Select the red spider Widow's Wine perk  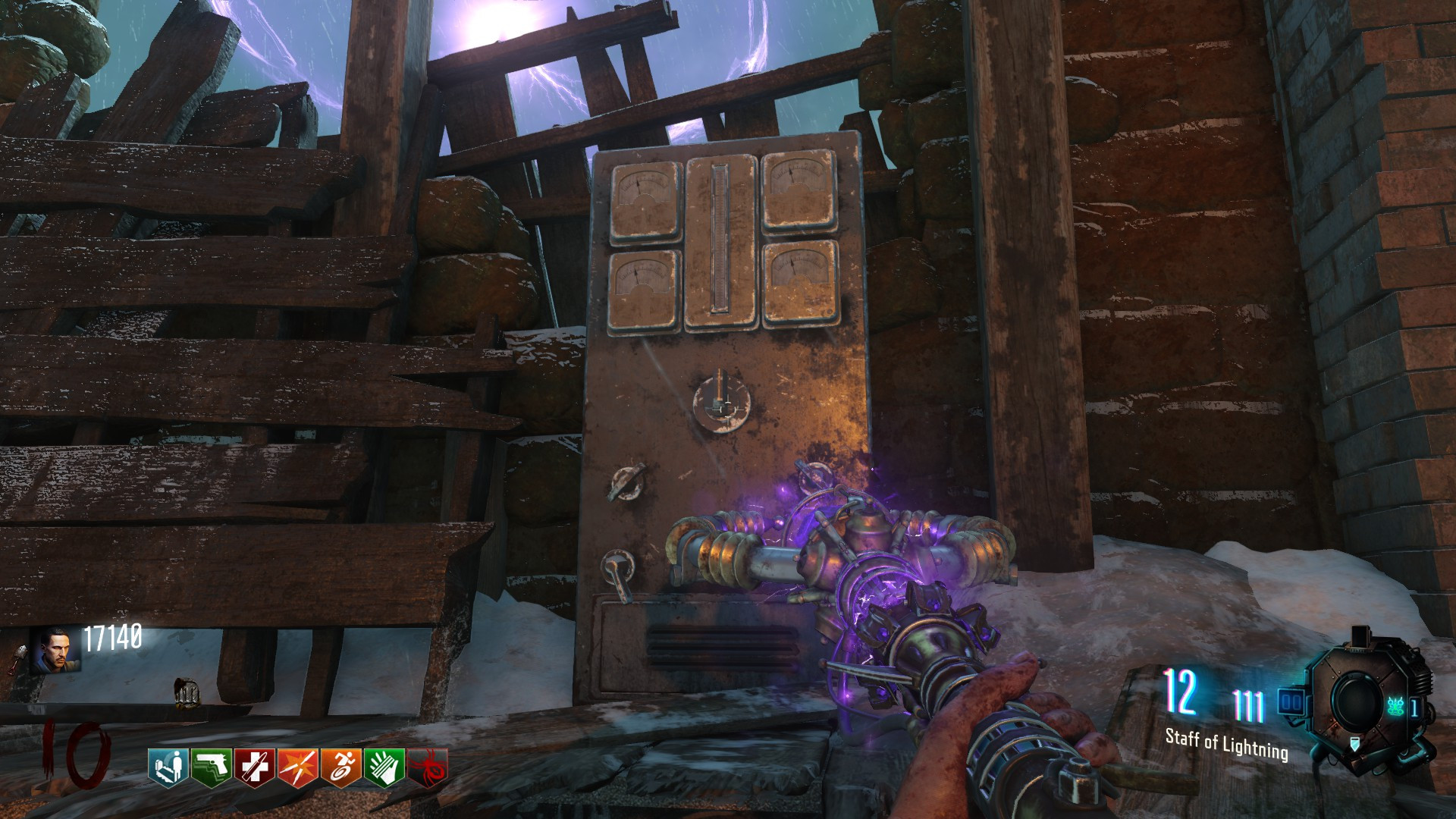pyautogui.click(x=428, y=767)
